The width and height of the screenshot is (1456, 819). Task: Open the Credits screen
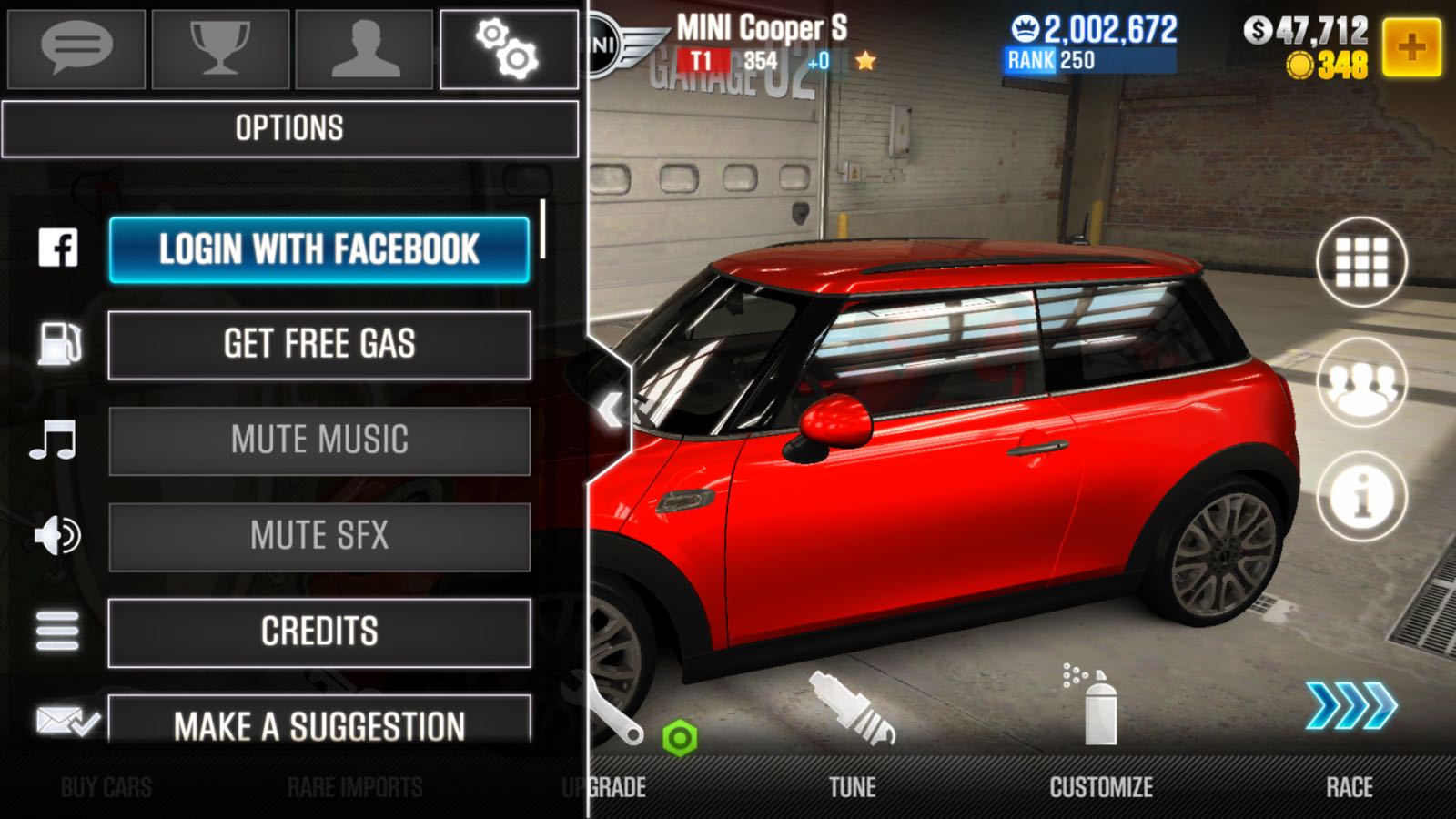tap(318, 632)
